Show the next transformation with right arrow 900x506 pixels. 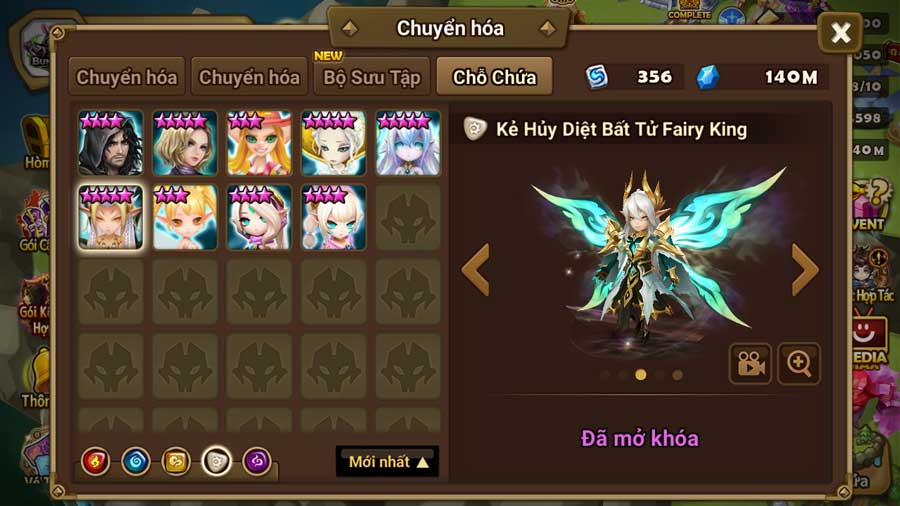804,269
